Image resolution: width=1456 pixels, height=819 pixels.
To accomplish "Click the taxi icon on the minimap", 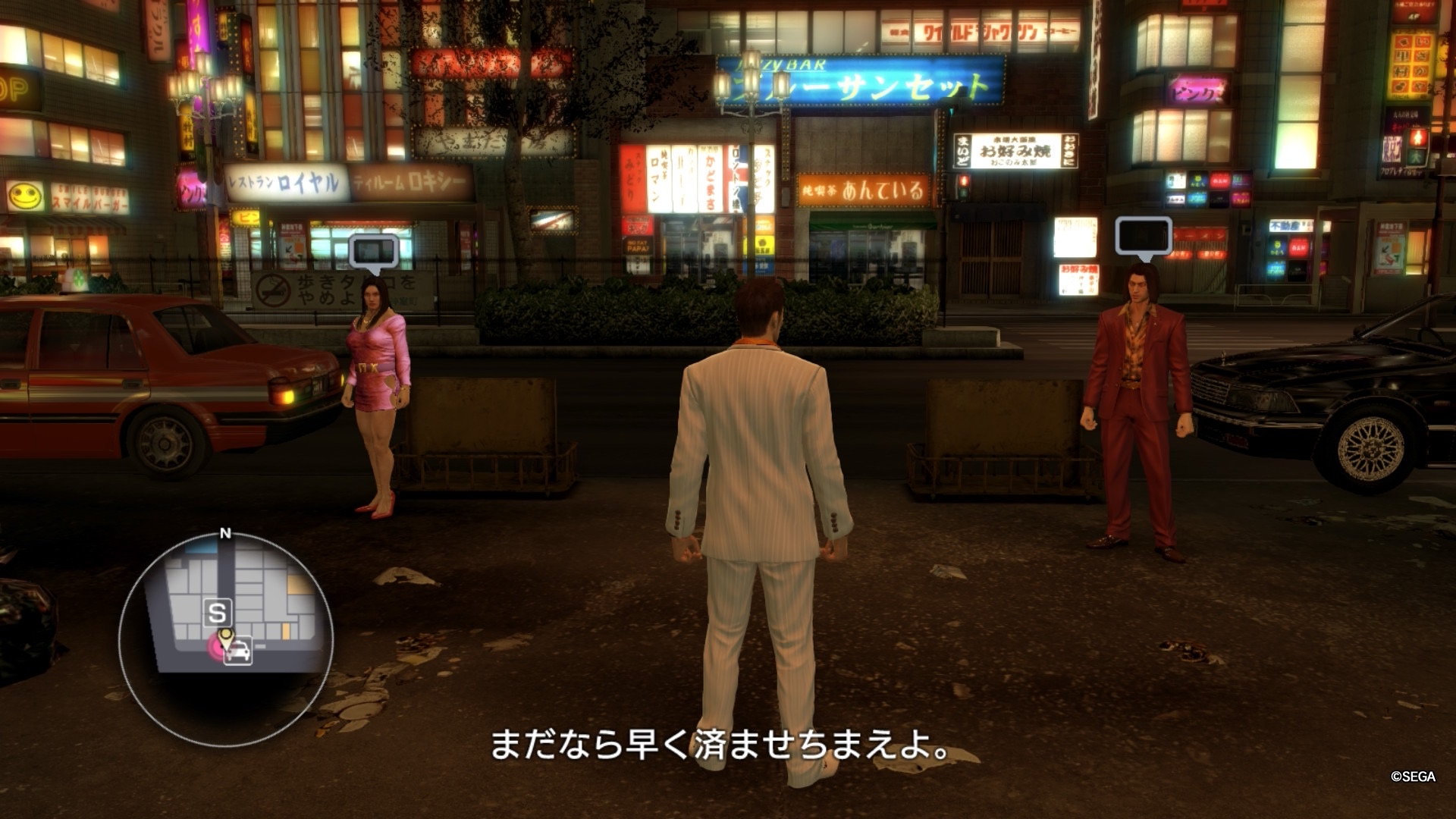I will click(239, 651).
